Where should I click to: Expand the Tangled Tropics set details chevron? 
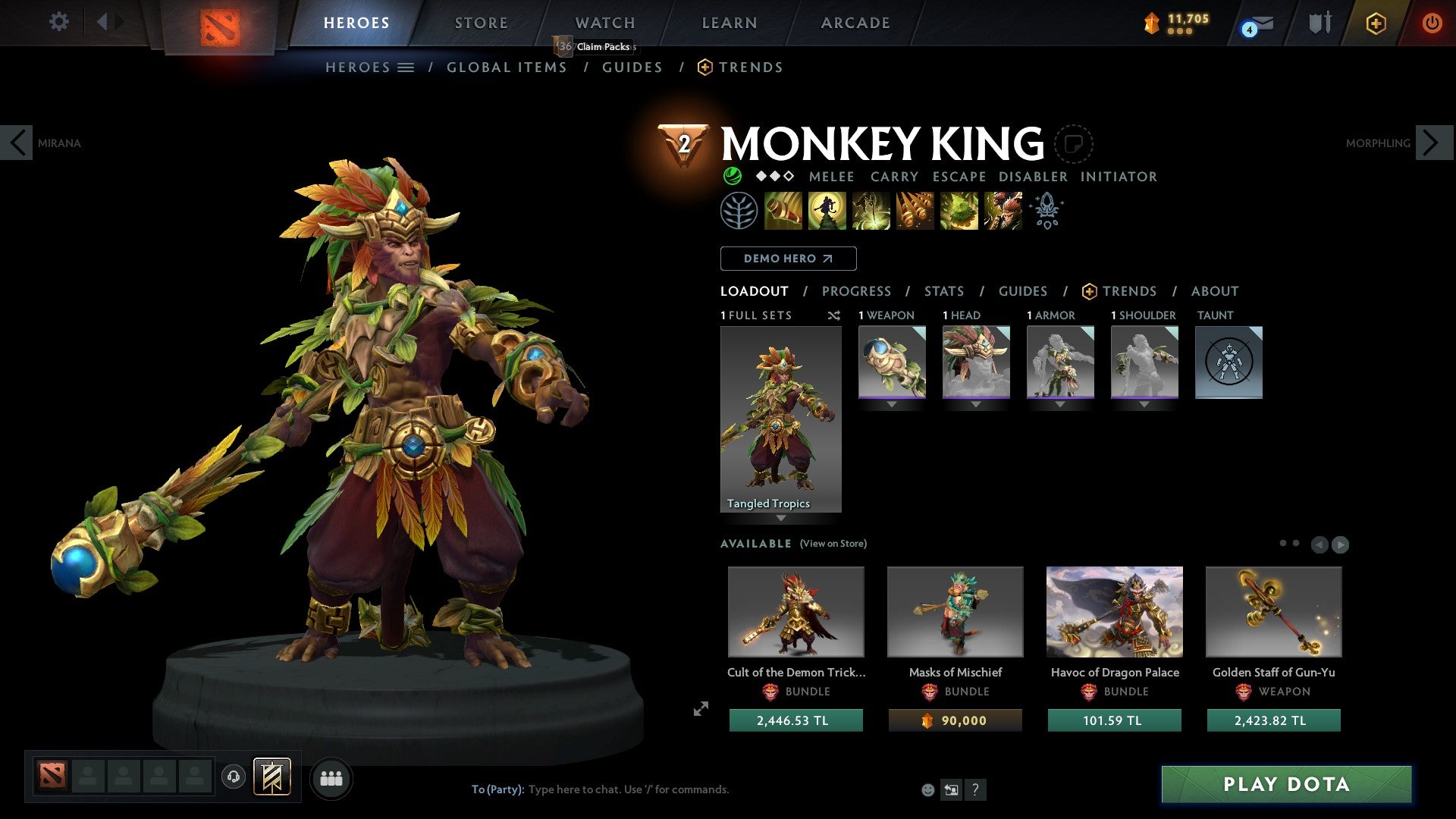[781, 519]
